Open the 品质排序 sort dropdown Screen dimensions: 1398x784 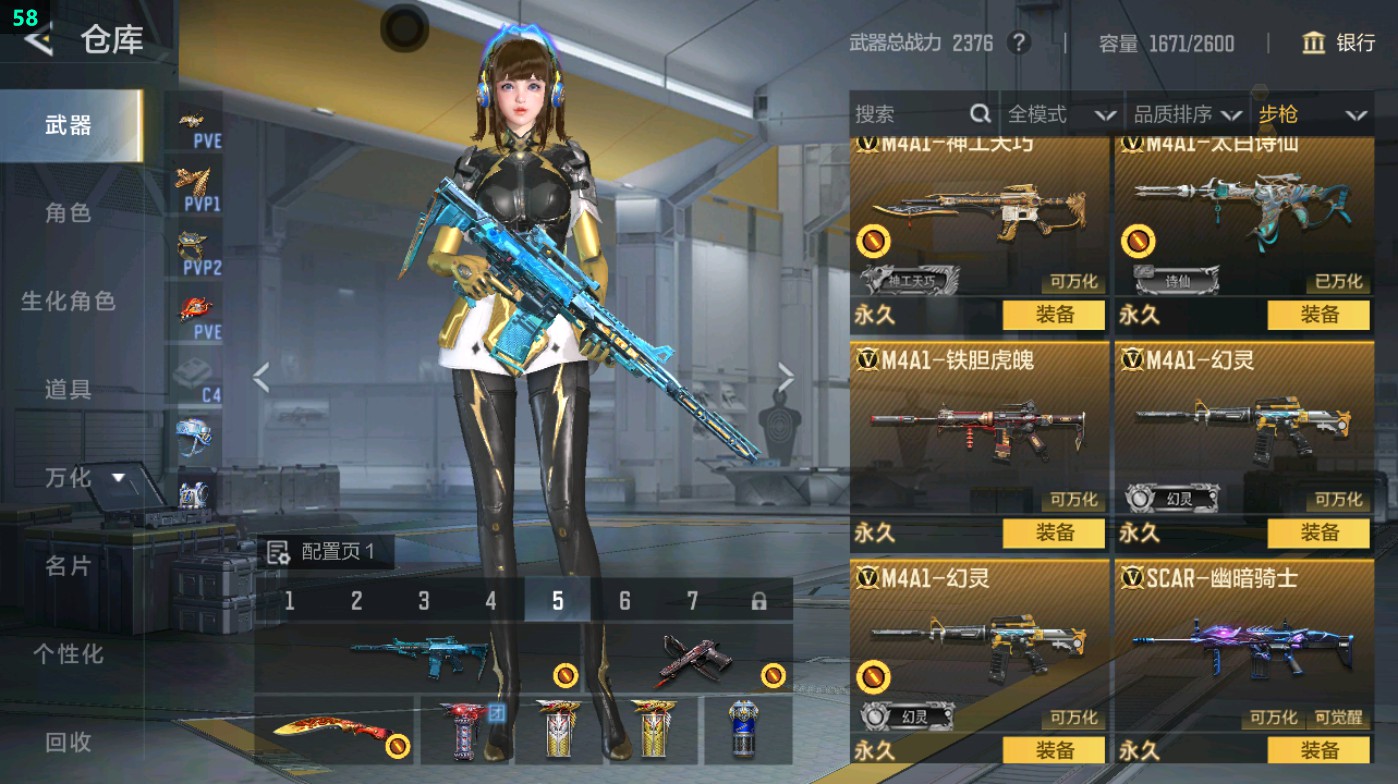click(x=1187, y=115)
